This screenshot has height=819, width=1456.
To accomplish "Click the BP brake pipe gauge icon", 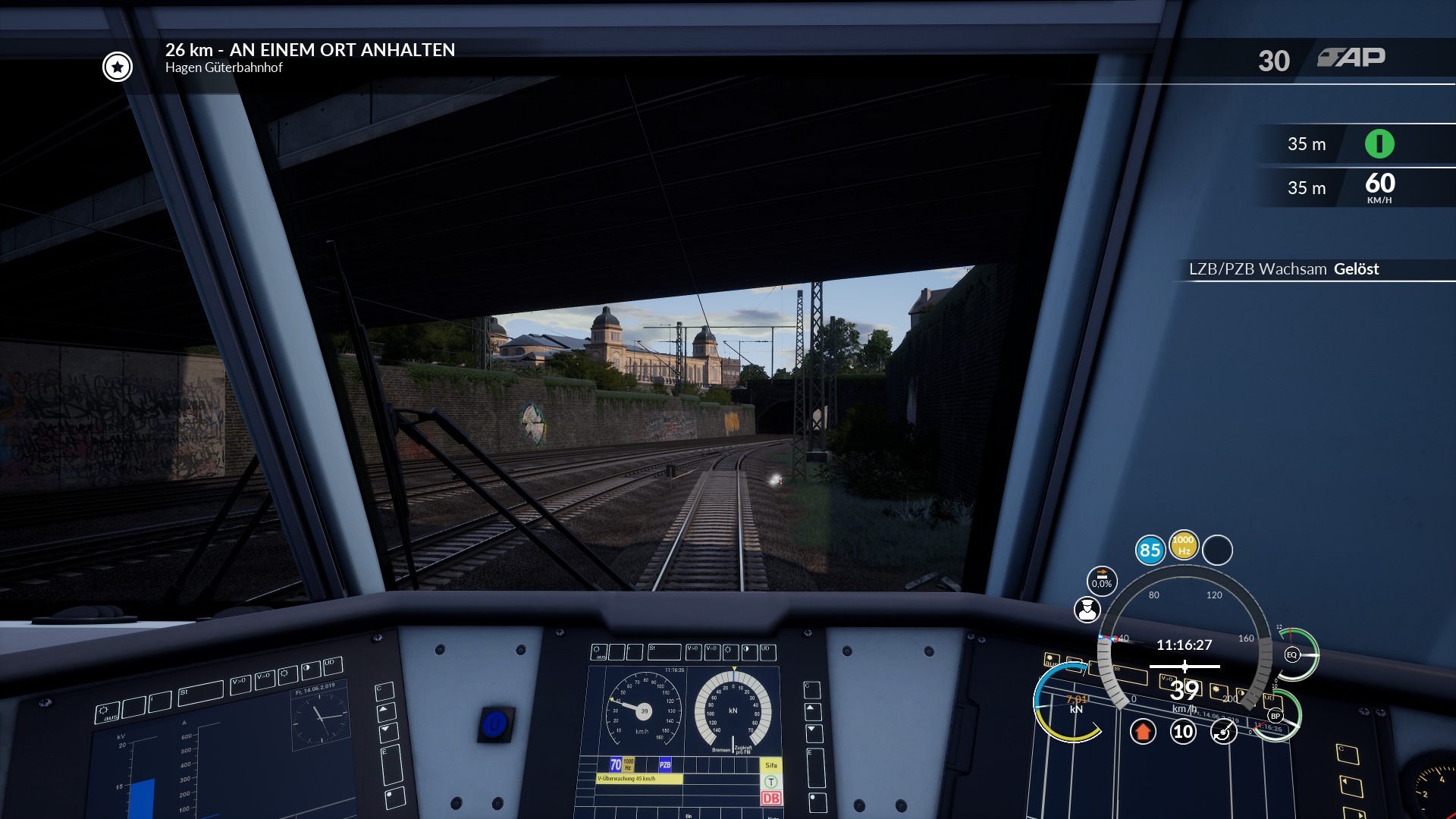I will coord(1276,716).
